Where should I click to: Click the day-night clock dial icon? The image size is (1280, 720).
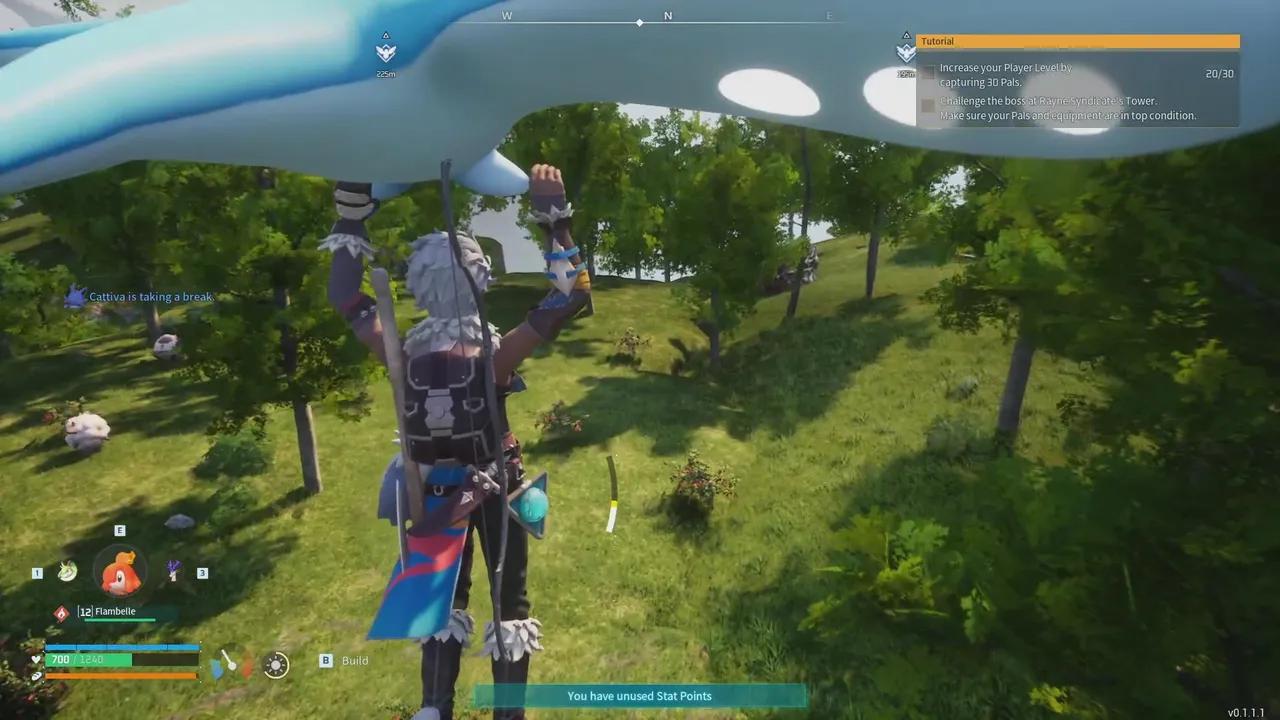point(275,666)
